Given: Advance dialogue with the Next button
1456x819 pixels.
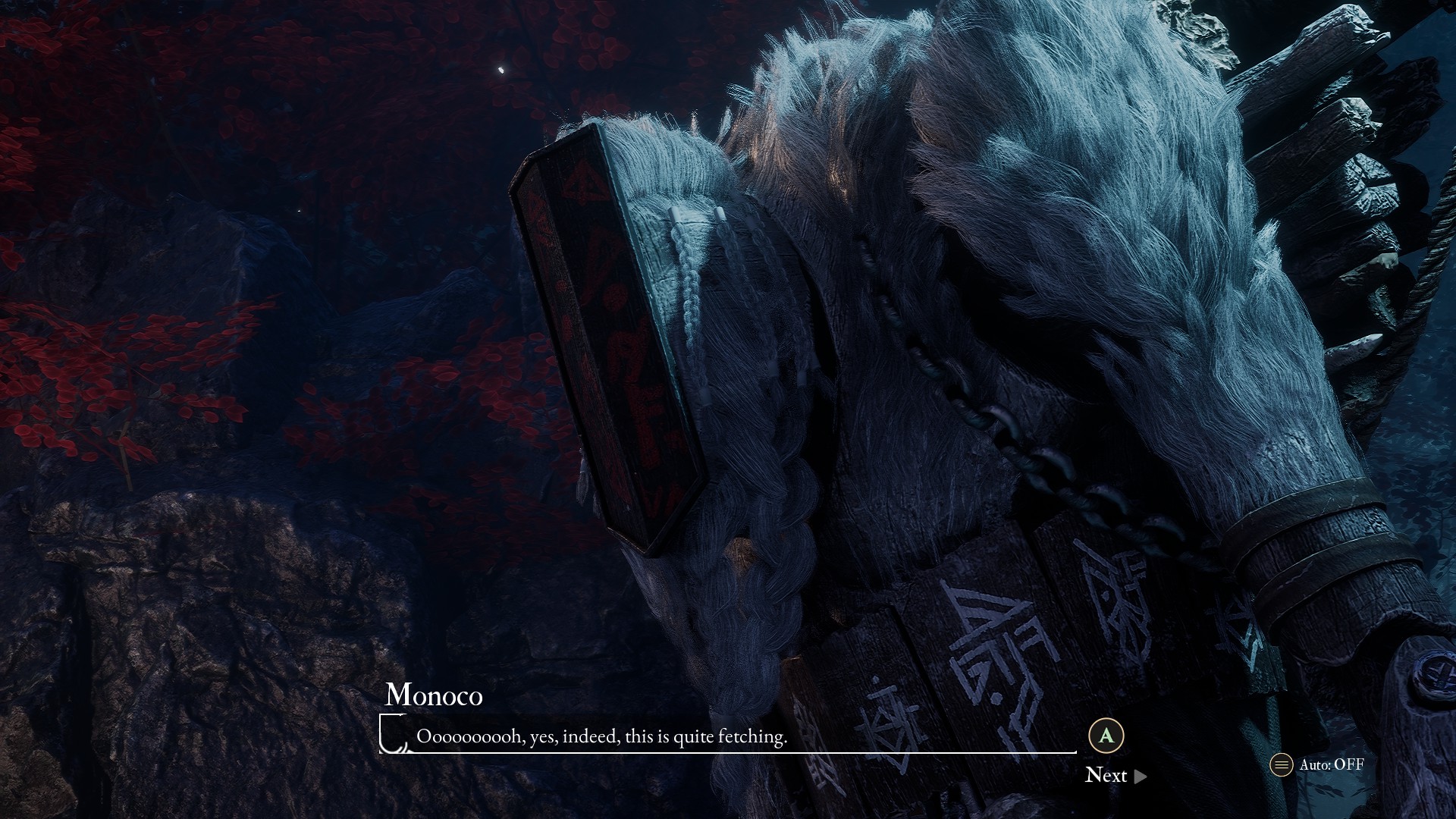Looking at the screenshot, I should pos(1115,775).
